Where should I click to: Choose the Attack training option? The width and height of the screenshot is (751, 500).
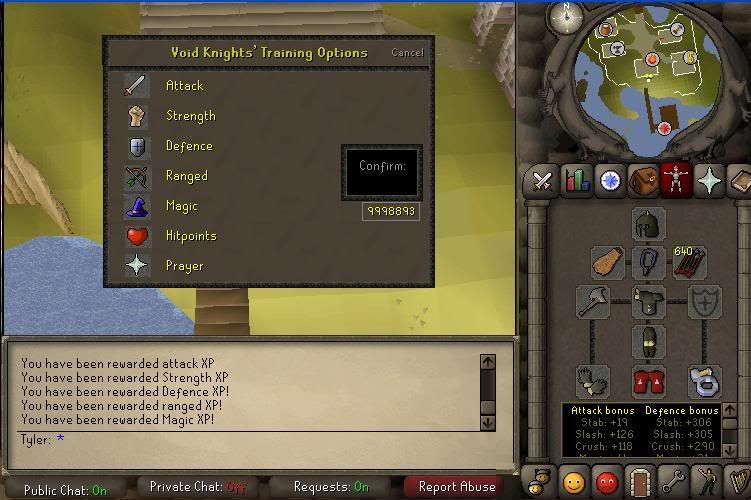183,87
